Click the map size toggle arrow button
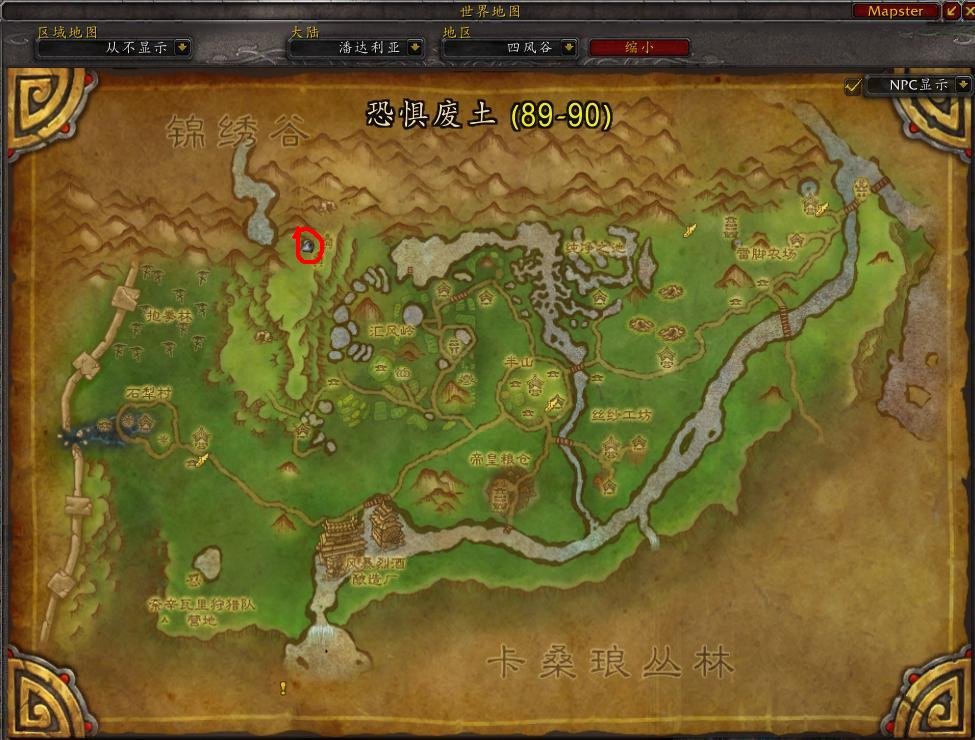 949,11
